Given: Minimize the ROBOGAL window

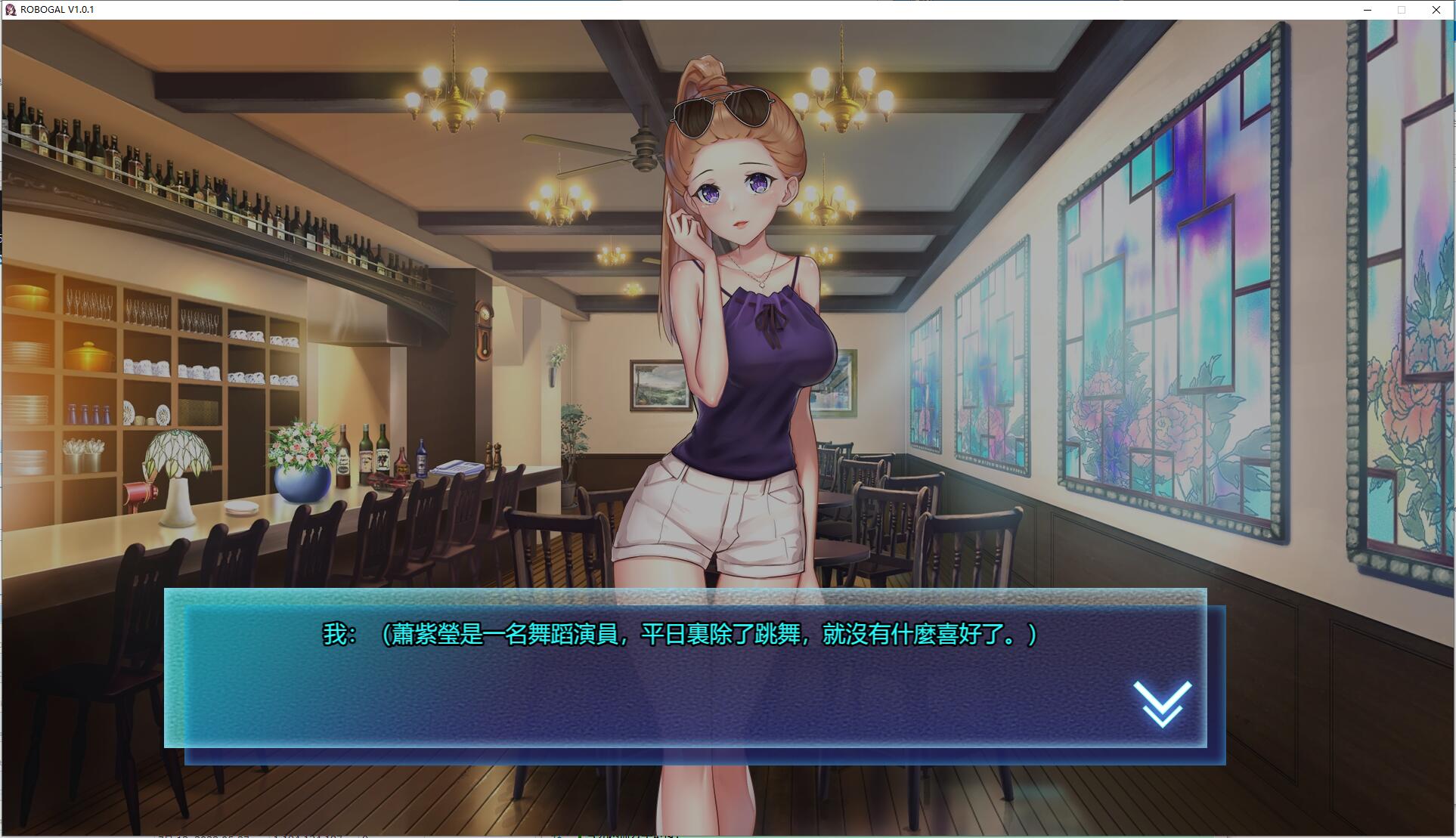Looking at the screenshot, I should coord(1368,10).
